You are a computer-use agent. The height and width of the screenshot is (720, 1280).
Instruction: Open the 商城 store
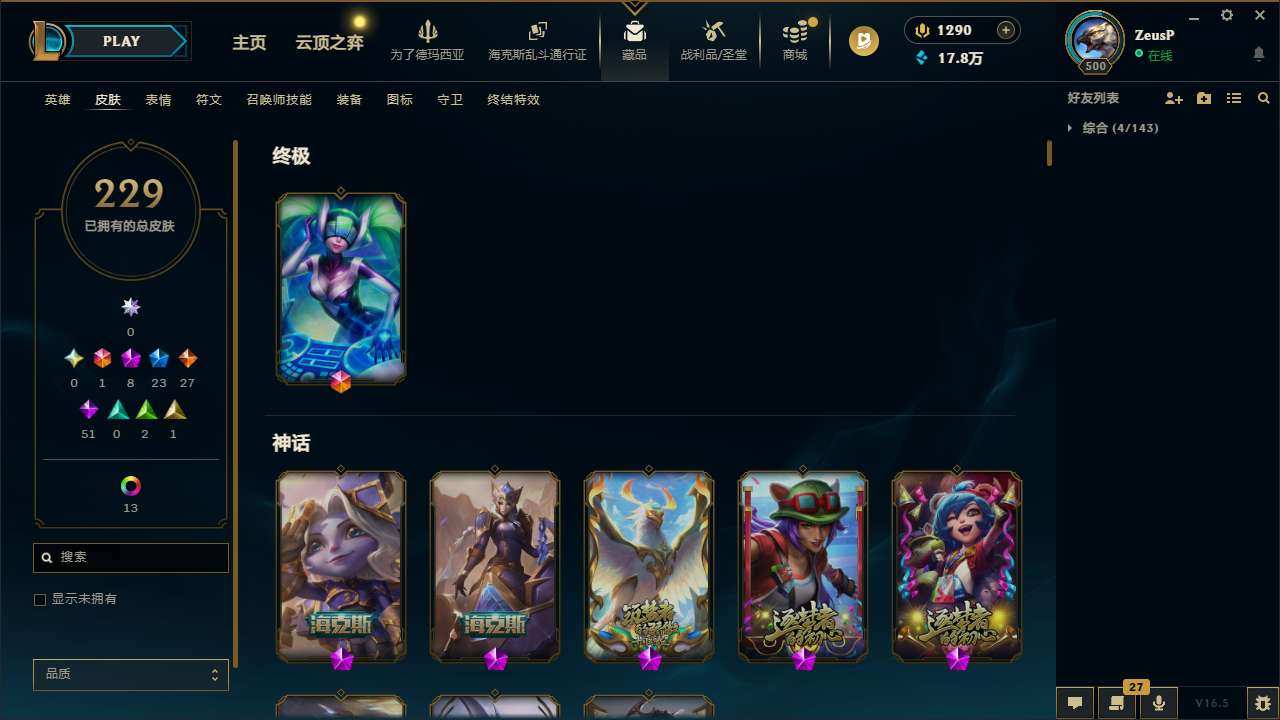[794, 42]
